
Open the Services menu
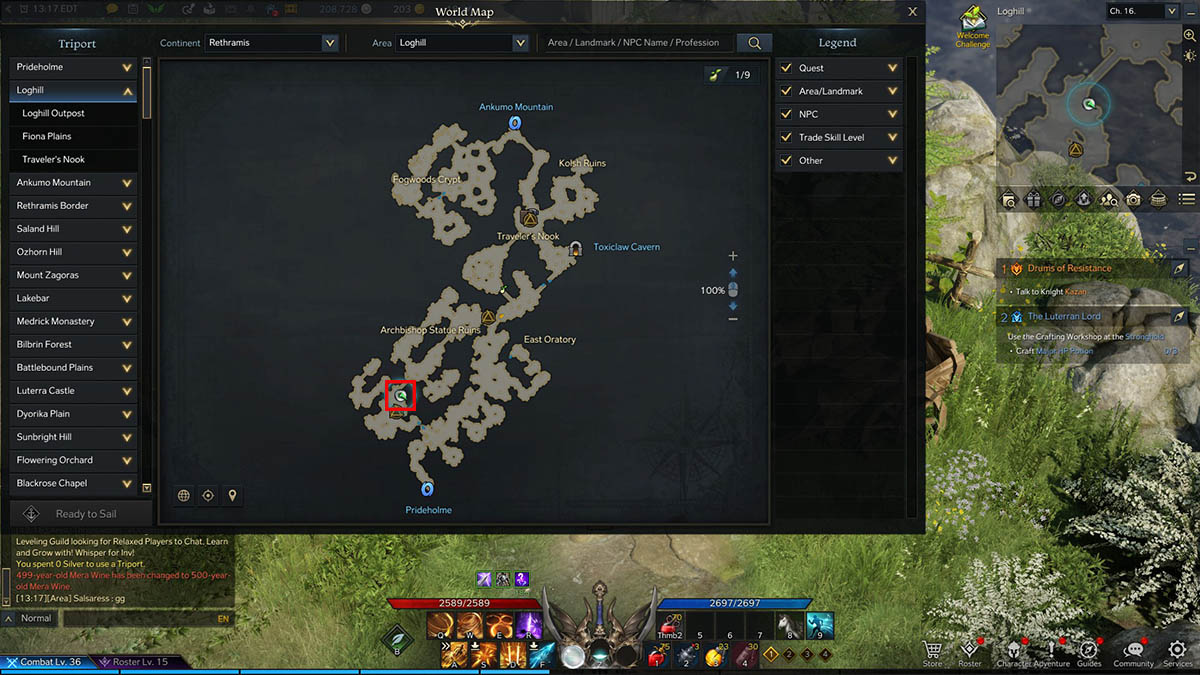[x=1178, y=650]
